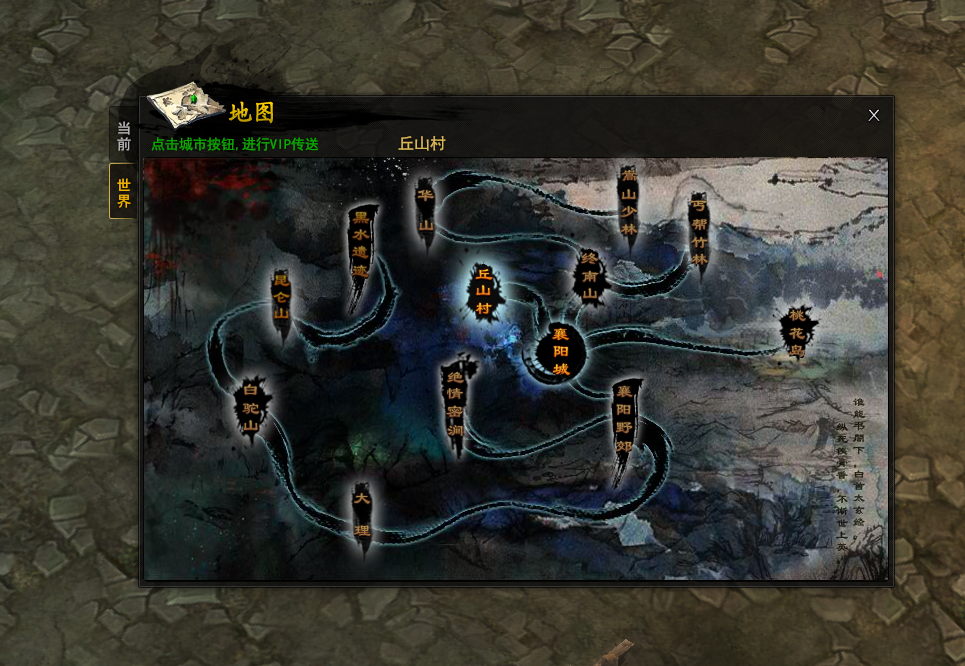Select the 世界 world map tab
965x666 pixels.
[x=123, y=192]
